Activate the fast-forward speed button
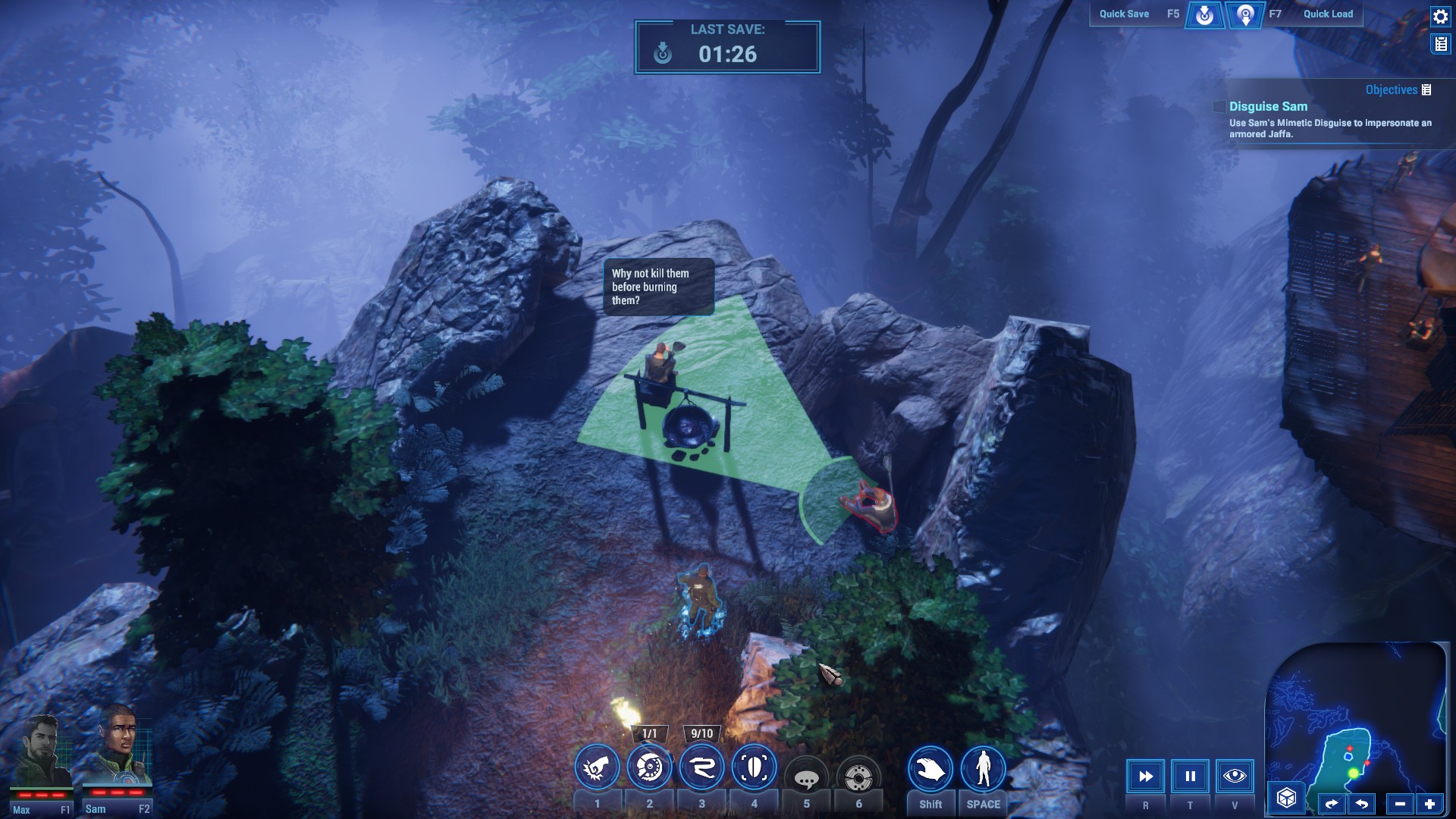 click(x=1145, y=777)
